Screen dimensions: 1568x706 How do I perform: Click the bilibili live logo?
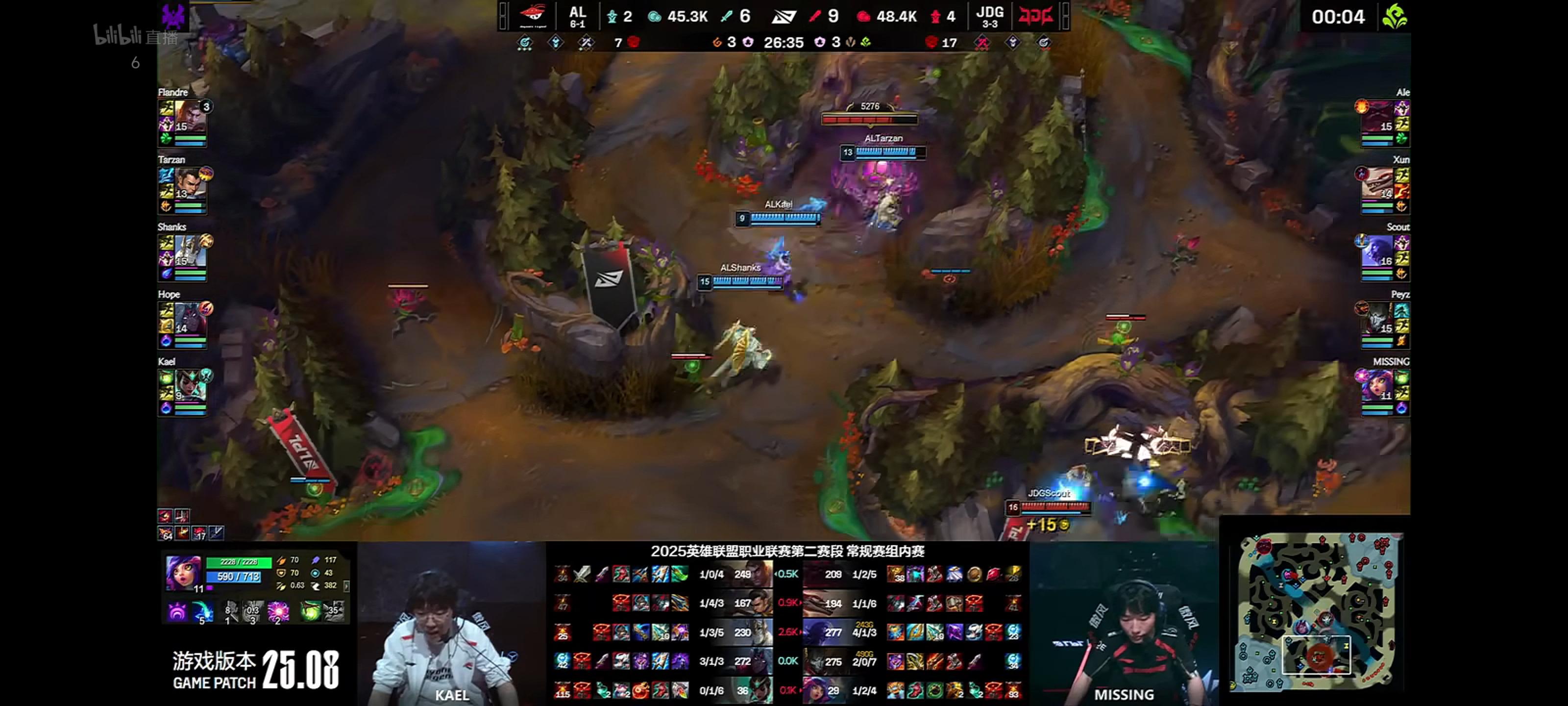click(135, 36)
